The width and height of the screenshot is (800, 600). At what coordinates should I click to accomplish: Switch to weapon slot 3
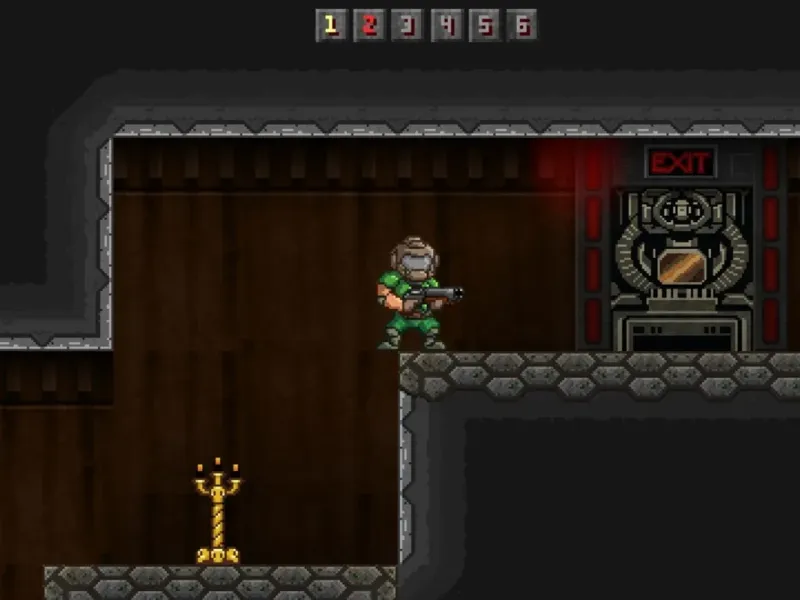(x=407, y=25)
